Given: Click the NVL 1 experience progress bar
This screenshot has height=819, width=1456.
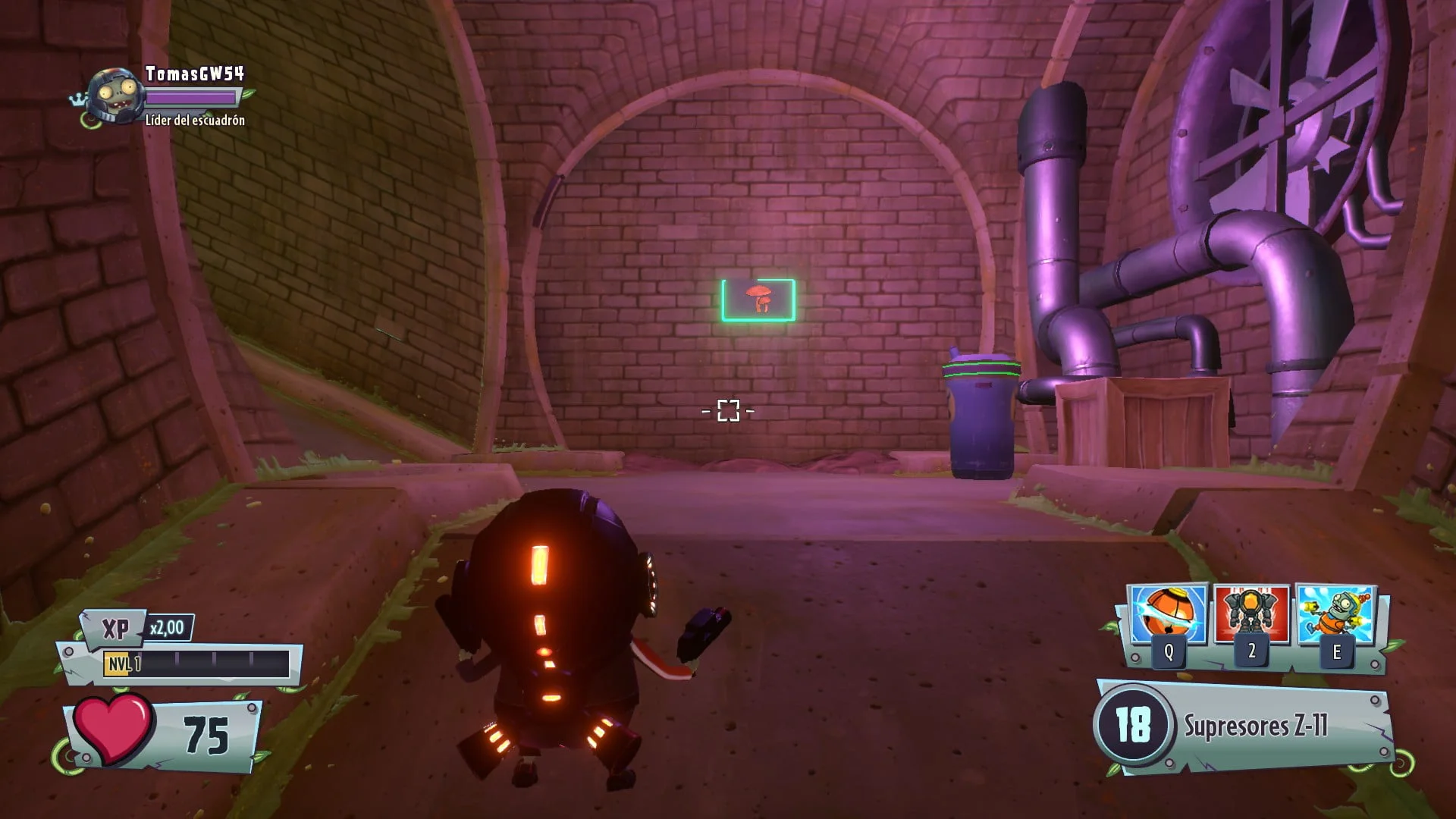Looking at the screenshot, I should (x=220, y=662).
